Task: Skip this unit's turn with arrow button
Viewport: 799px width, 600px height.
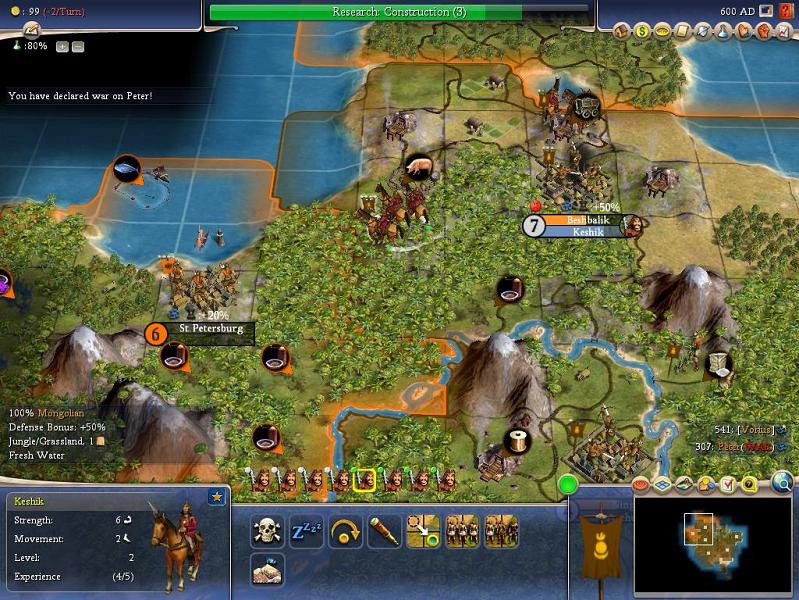Action: coord(344,532)
